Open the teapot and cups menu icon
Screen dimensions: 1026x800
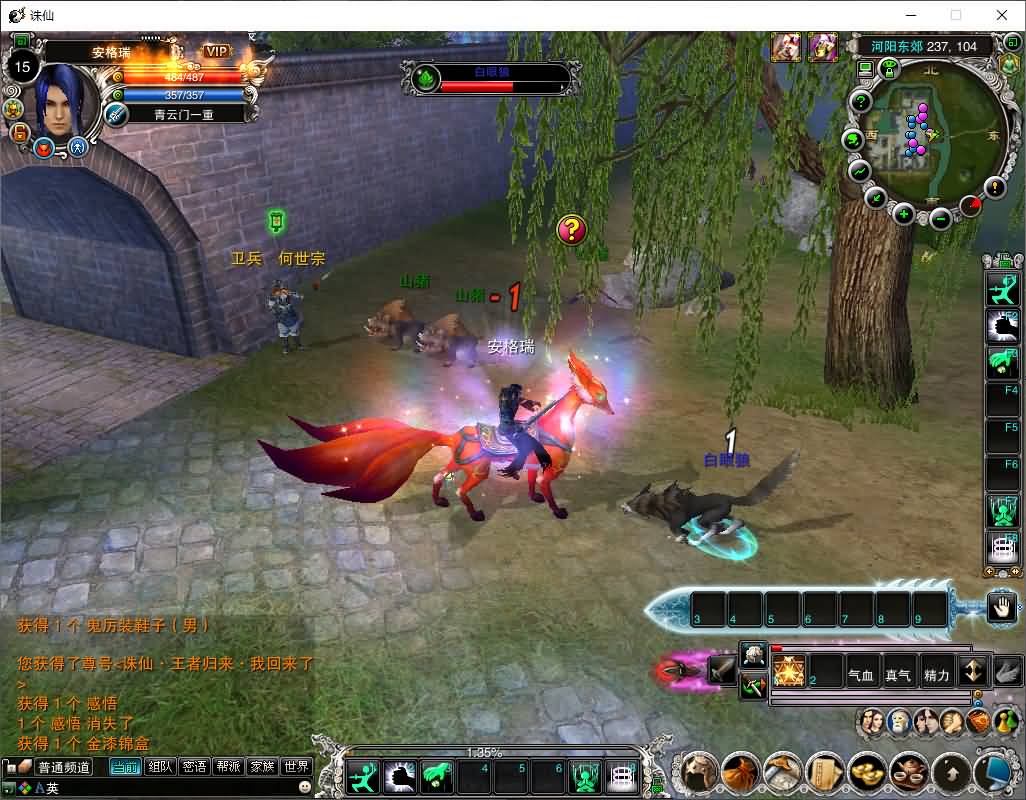click(908, 772)
